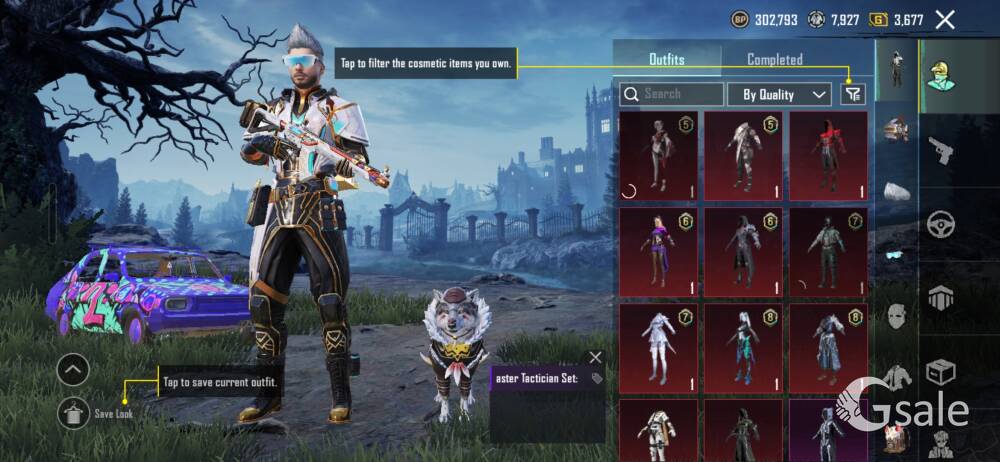Choose the purple-dress outfit with blonde hair

point(657,250)
